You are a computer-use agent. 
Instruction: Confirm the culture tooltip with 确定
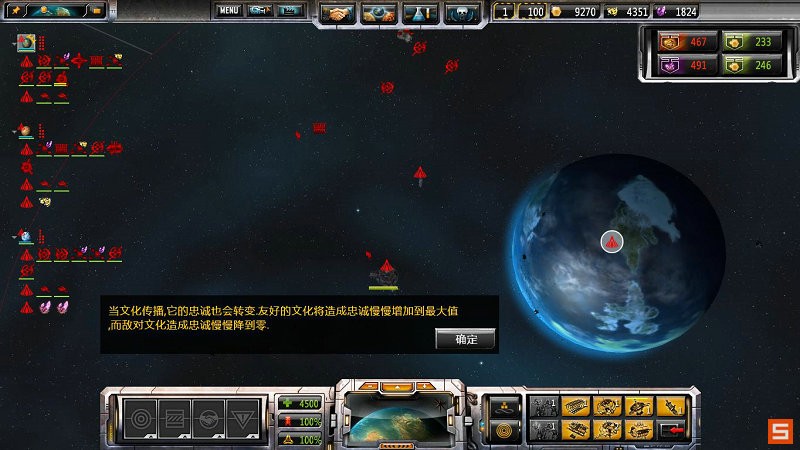pyautogui.click(x=466, y=339)
